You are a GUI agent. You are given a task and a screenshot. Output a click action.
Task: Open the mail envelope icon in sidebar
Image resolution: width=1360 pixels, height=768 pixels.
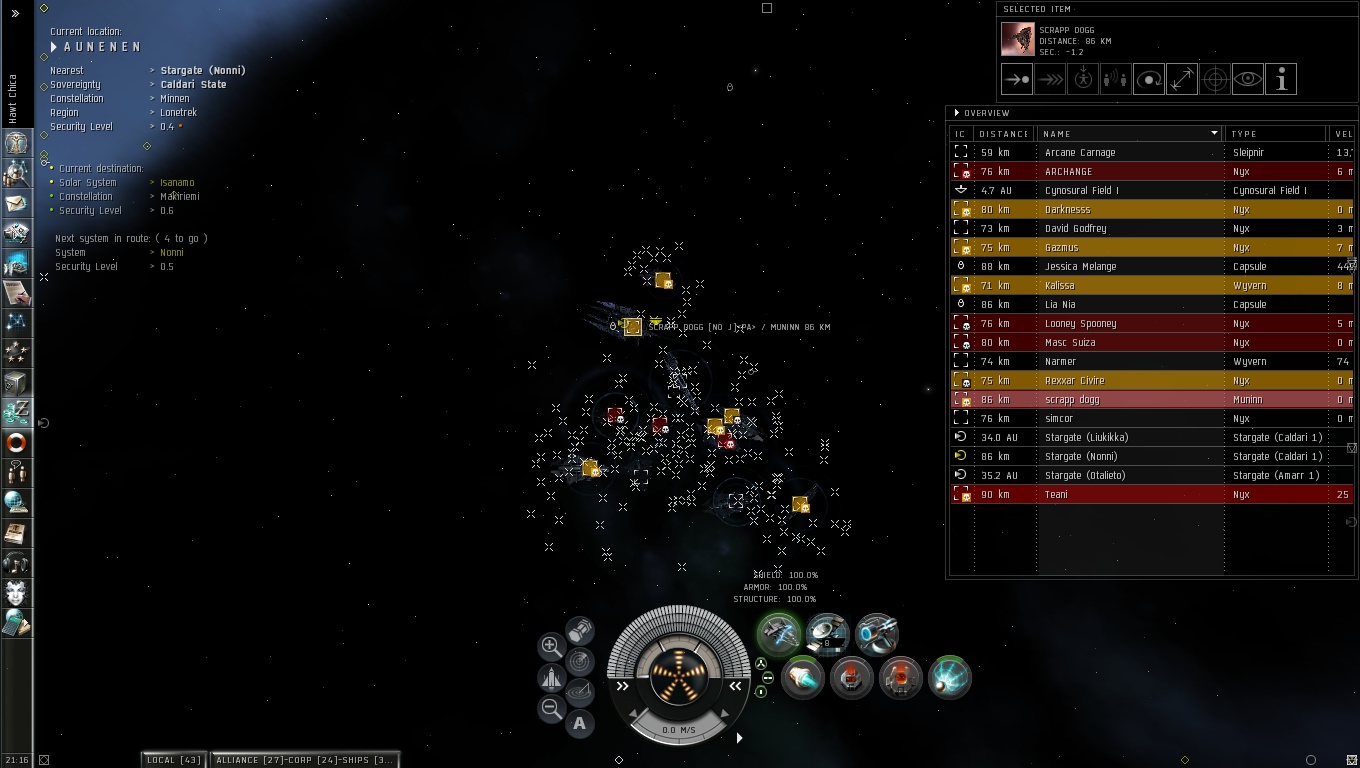(16, 203)
